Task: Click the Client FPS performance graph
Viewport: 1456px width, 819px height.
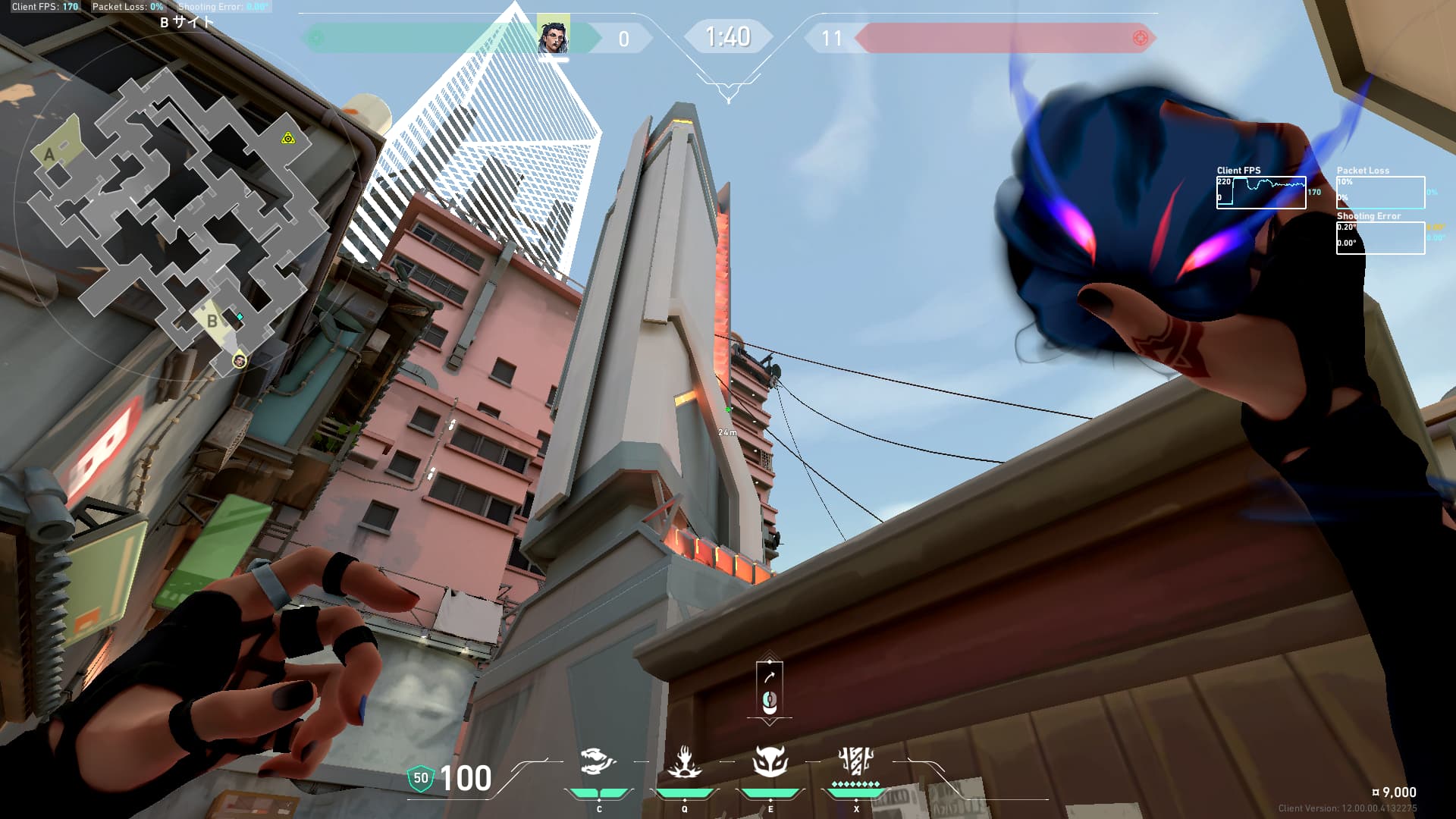Action: (x=1261, y=193)
